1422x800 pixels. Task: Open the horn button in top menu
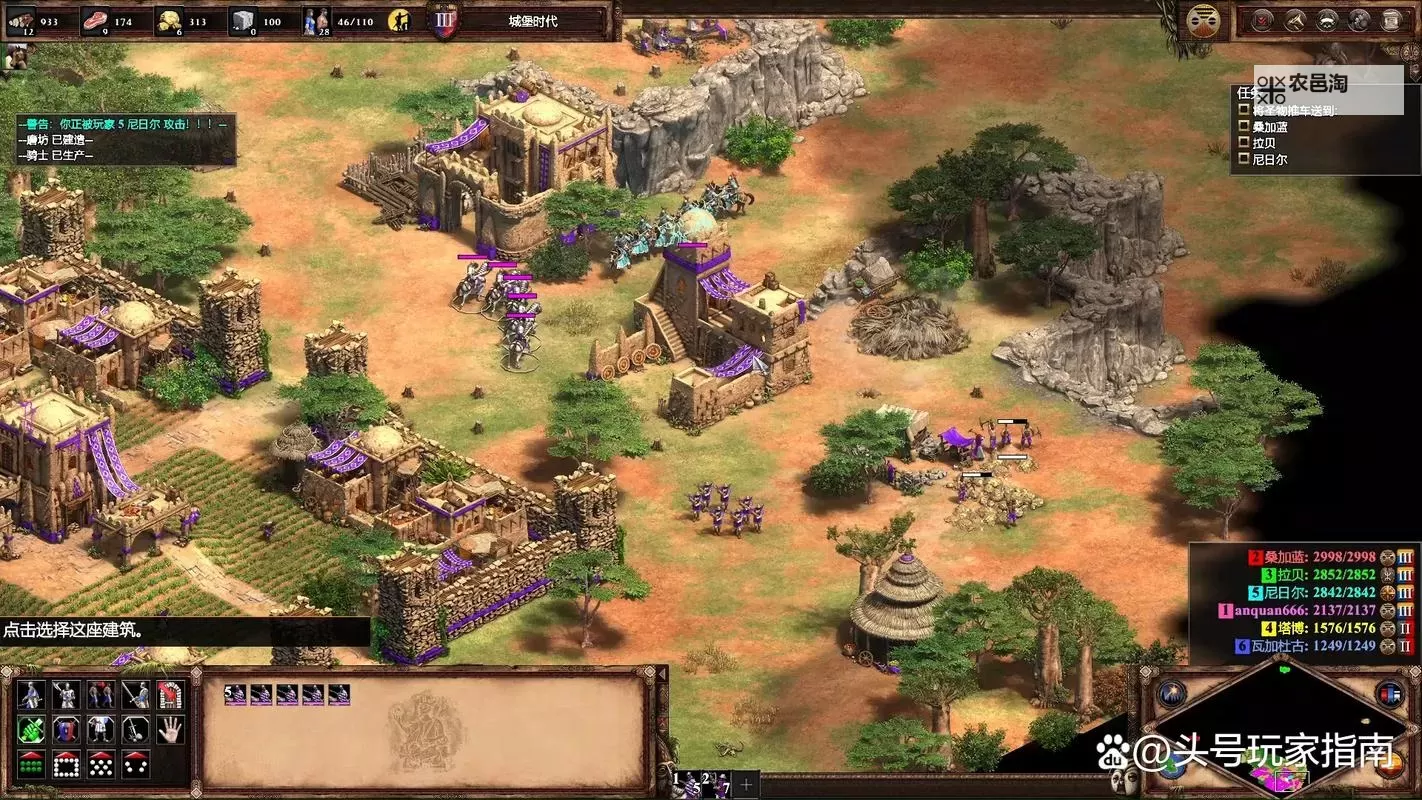(1295, 19)
